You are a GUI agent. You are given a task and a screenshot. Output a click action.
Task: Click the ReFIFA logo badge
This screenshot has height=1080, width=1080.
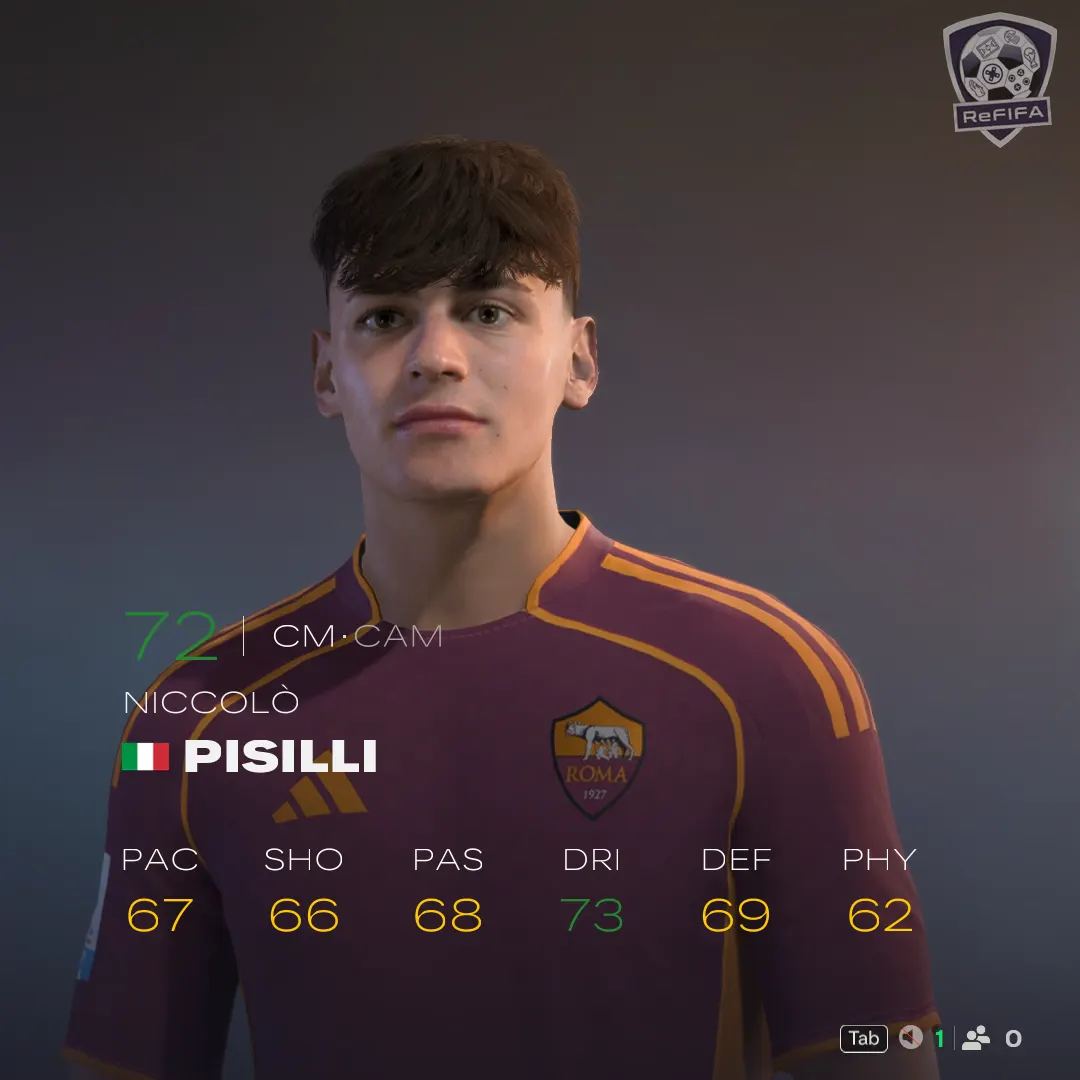[x=999, y=78]
